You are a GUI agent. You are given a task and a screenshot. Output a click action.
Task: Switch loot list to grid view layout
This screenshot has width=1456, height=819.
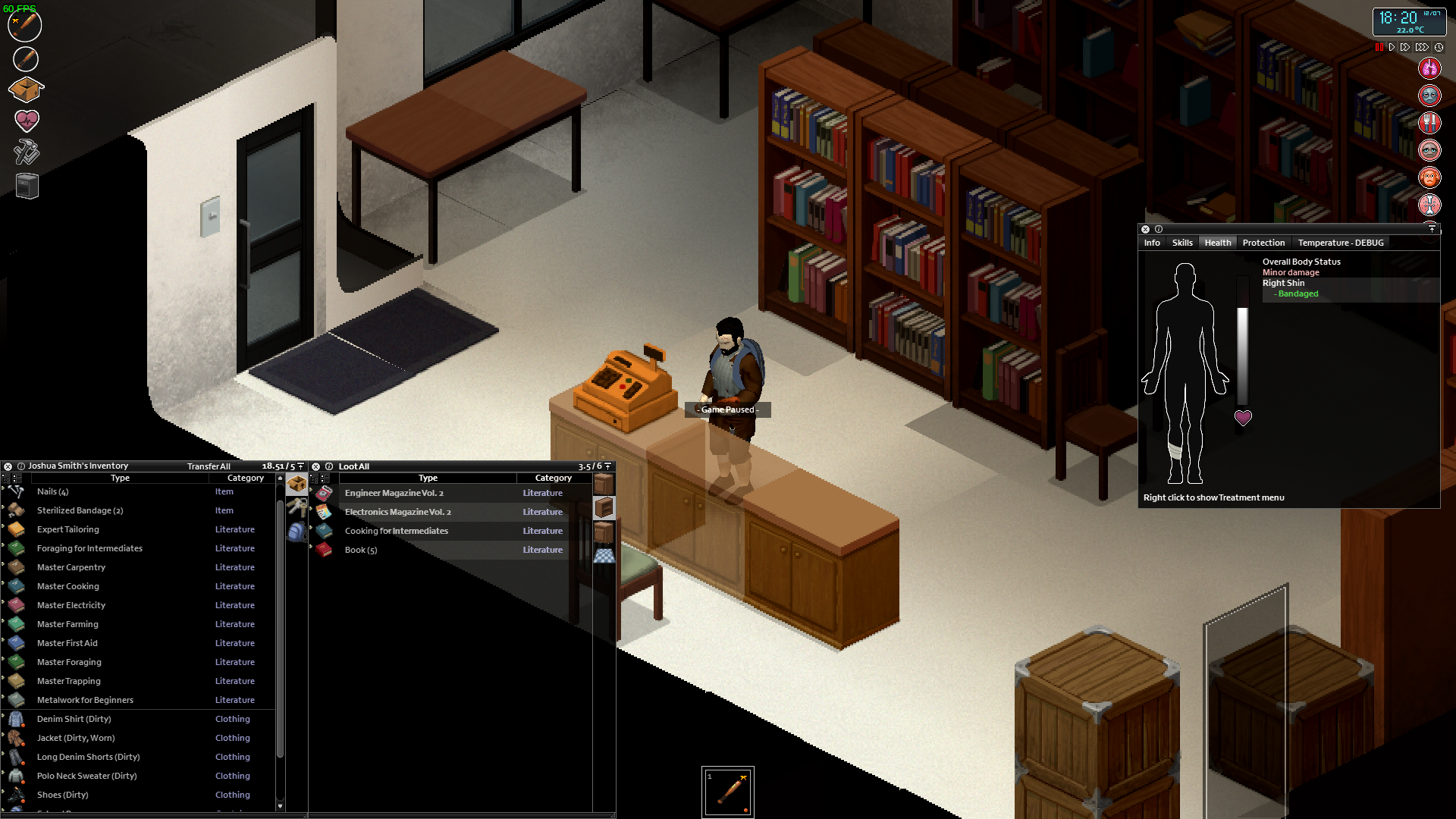pyautogui.click(x=325, y=479)
